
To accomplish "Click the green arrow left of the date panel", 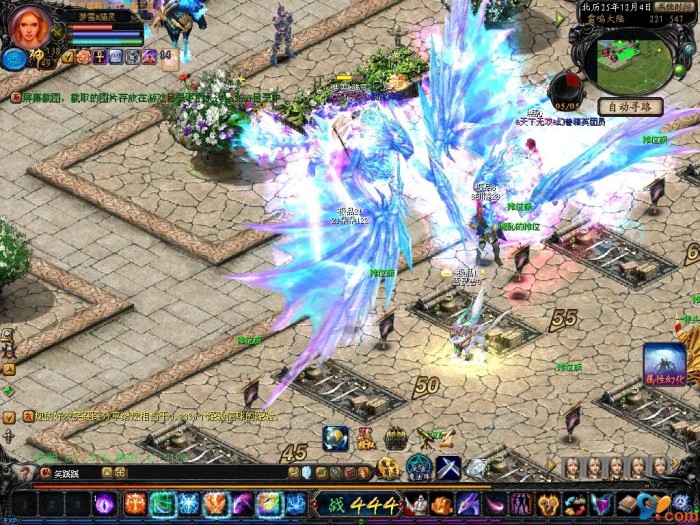I will coord(560,18).
